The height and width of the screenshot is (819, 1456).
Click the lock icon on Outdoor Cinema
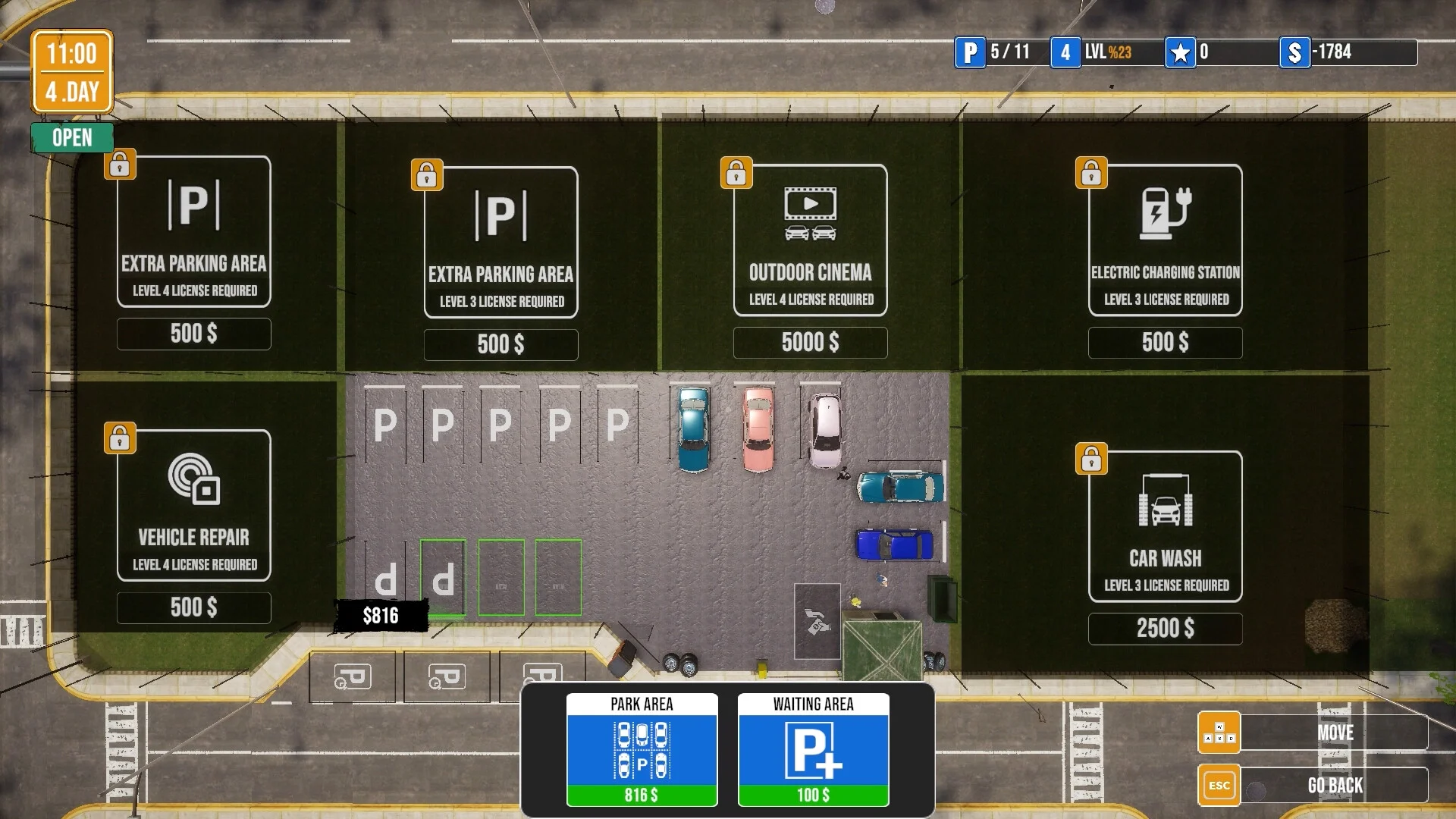coord(736,173)
